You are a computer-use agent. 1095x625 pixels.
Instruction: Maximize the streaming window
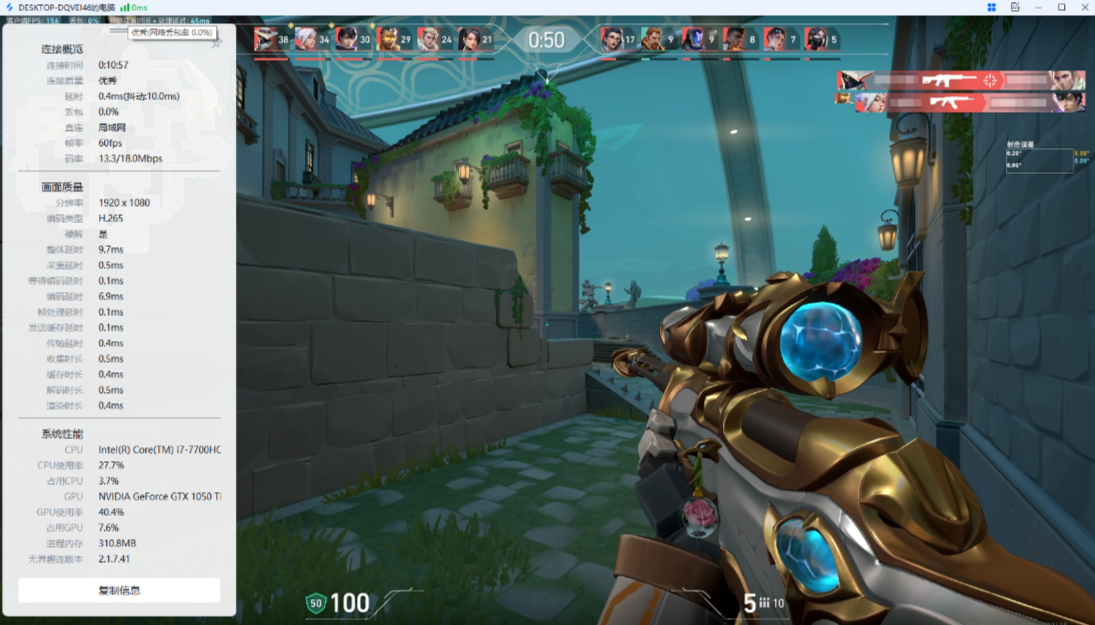tap(1061, 7)
